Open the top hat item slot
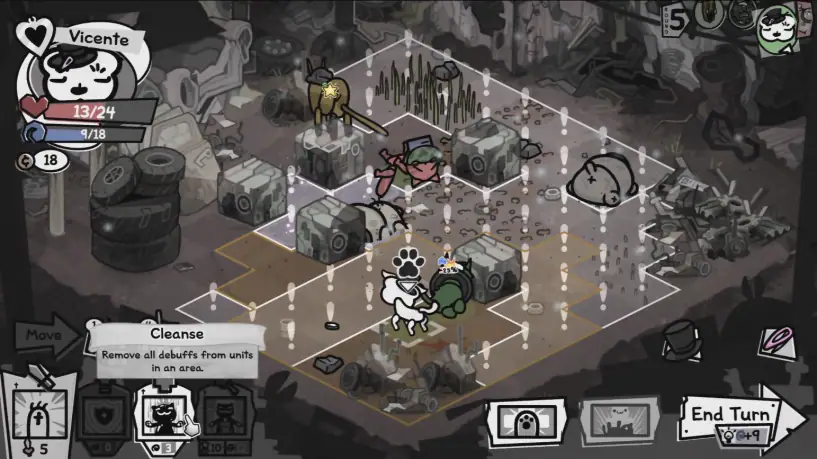Viewport: 817px width, 459px height. click(681, 339)
